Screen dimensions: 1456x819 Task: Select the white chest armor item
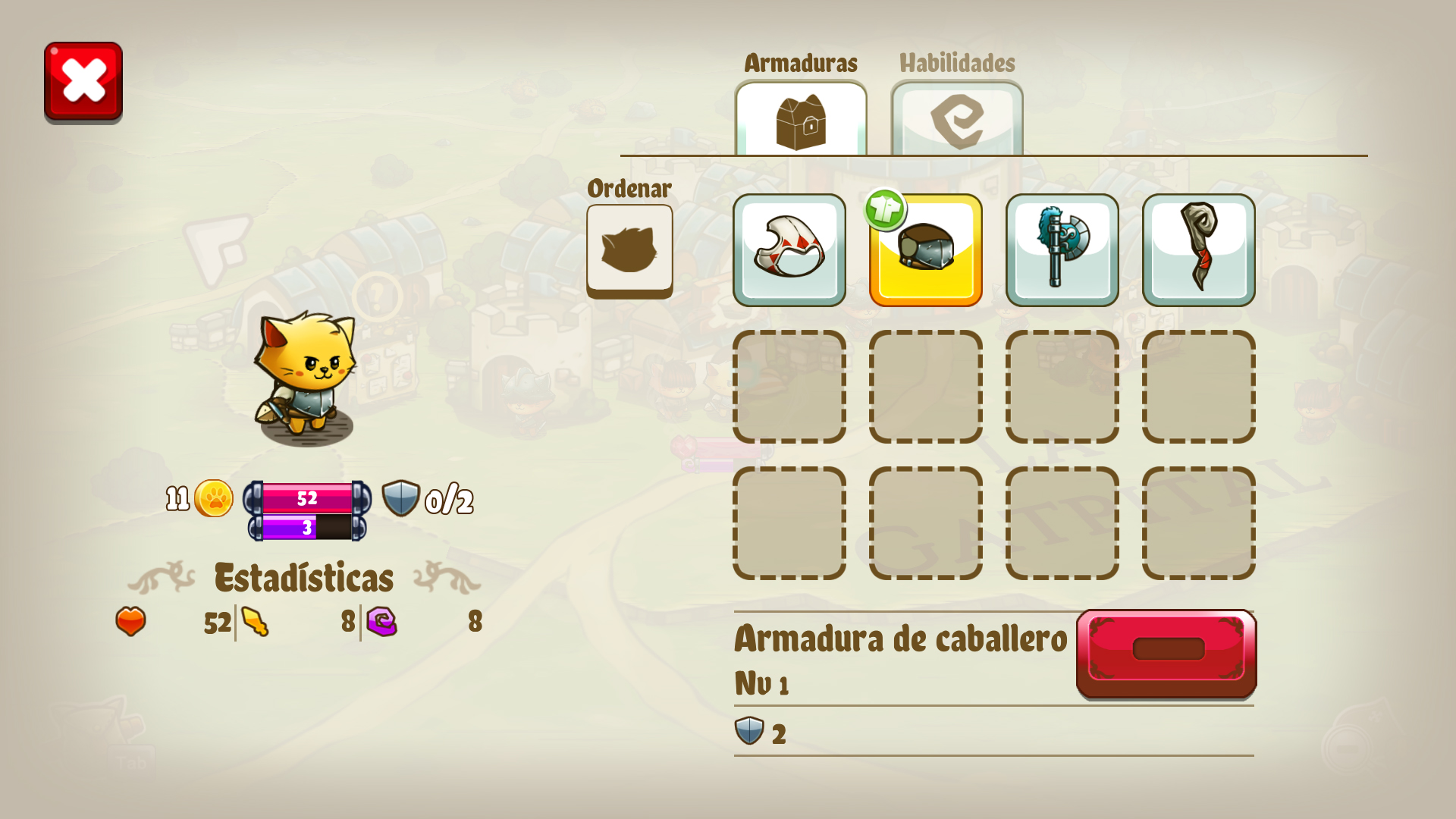point(789,249)
